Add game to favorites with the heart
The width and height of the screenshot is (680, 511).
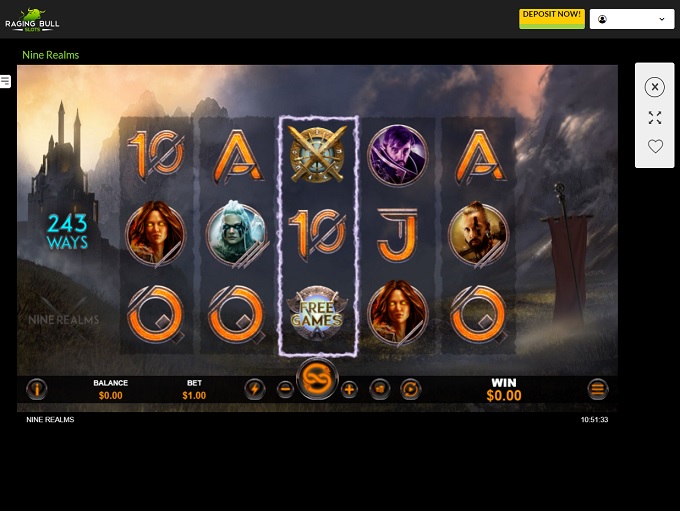[655, 146]
